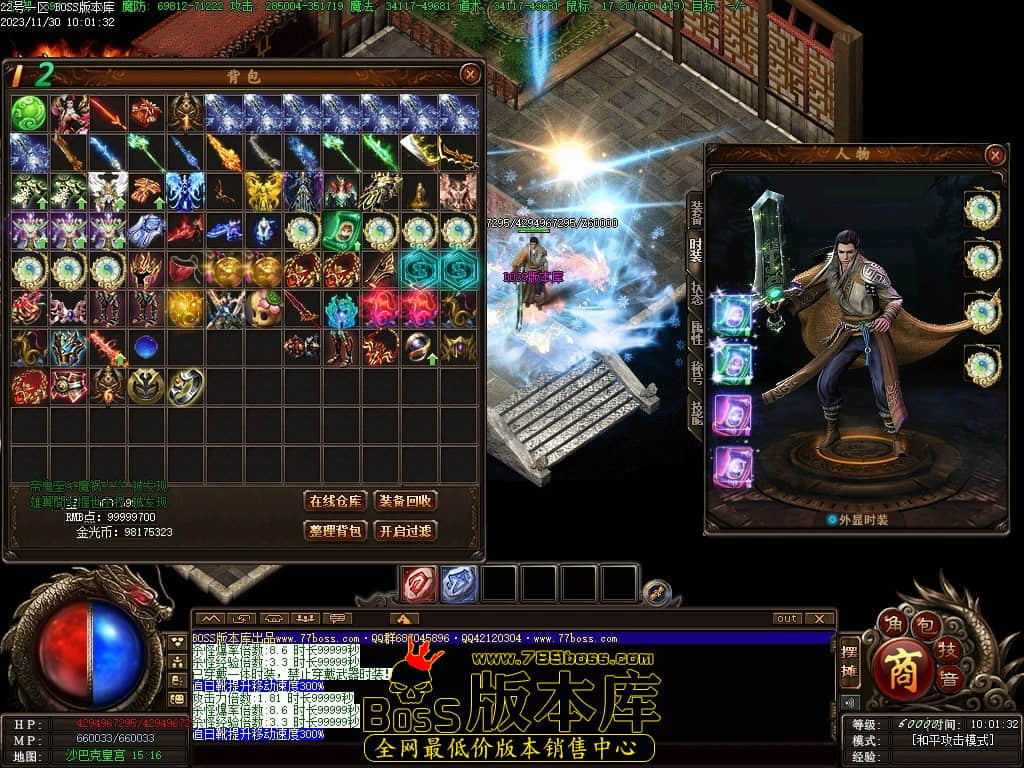Show the 技能 skills tab
The height and width of the screenshot is (768, 1024).
pos(697,412)
